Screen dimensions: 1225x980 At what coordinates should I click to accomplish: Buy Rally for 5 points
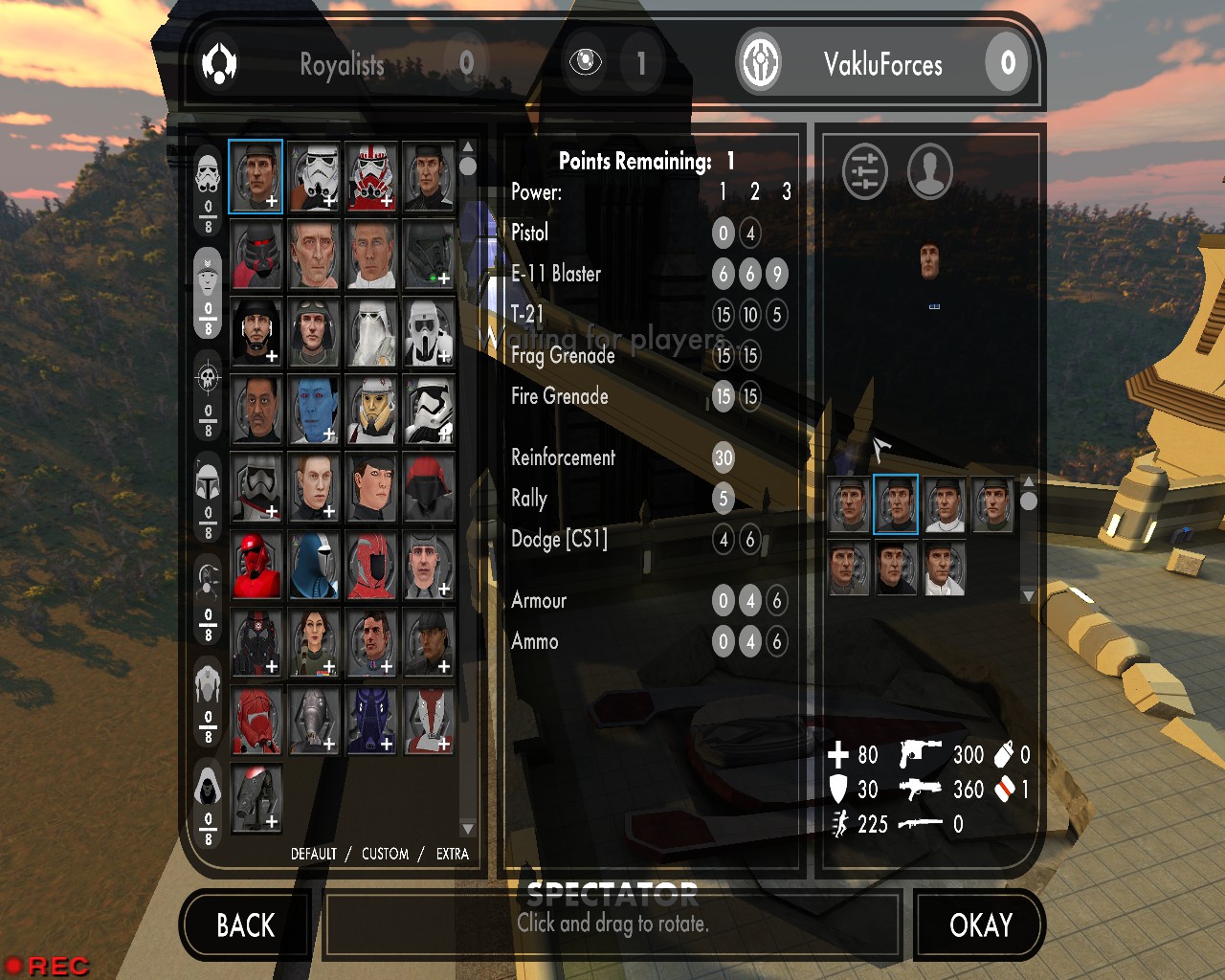(x=724, y=499)
